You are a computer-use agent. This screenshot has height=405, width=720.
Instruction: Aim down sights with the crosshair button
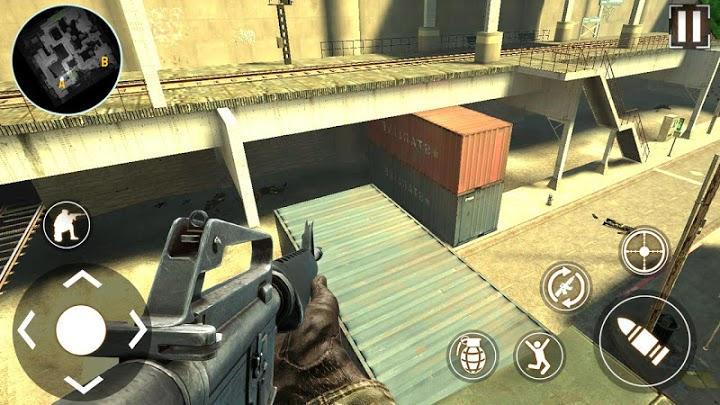[645, 250]
